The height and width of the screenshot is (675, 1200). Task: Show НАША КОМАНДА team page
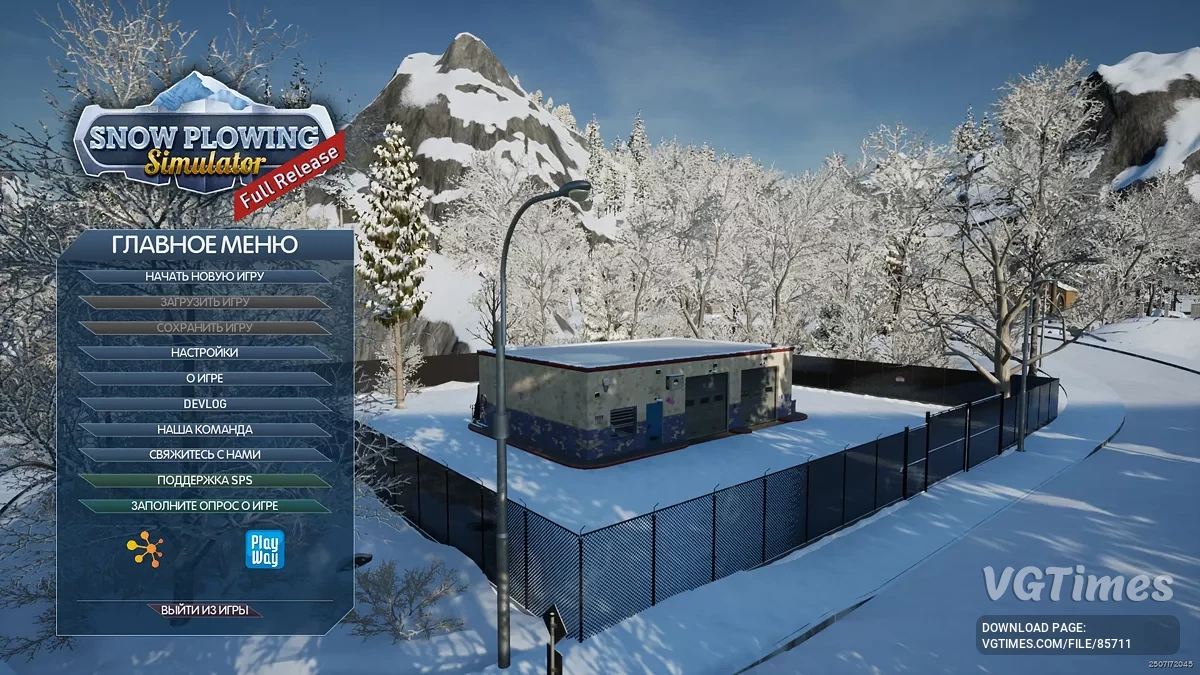[204, 430]
